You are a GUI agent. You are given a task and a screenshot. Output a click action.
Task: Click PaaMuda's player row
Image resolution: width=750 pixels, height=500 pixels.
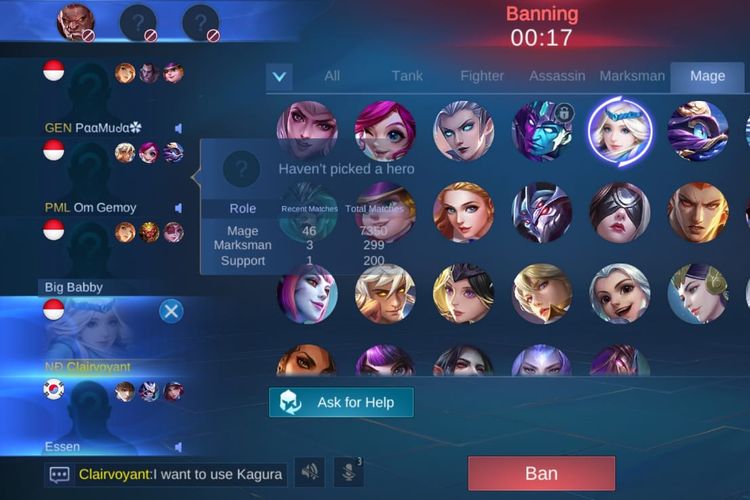(x=100, y=128)
